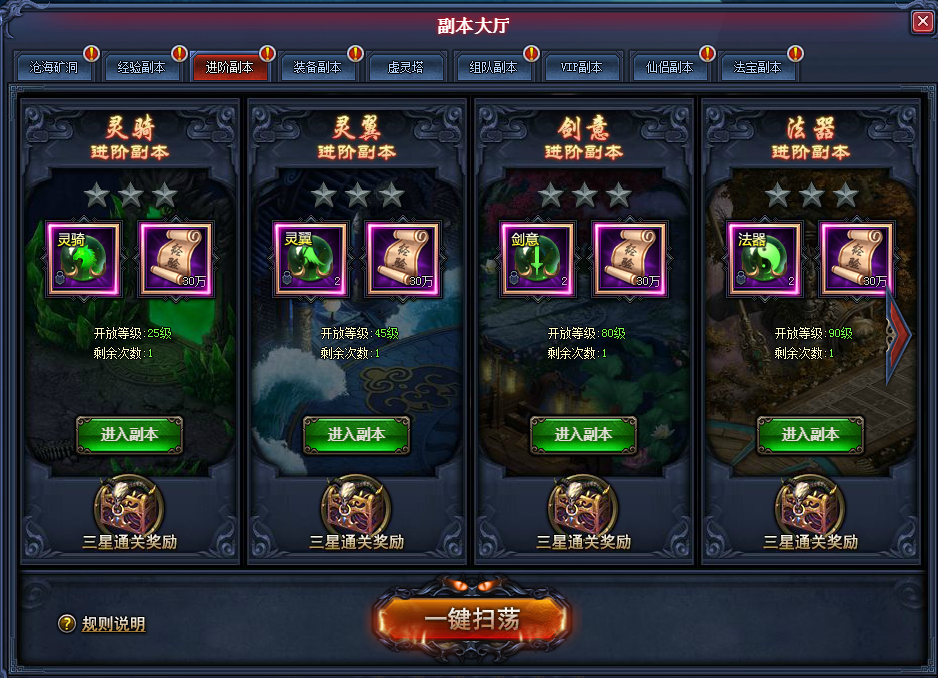Open the 经验副本 tab
The image size is (938, 678).
(x=142, y=68)
